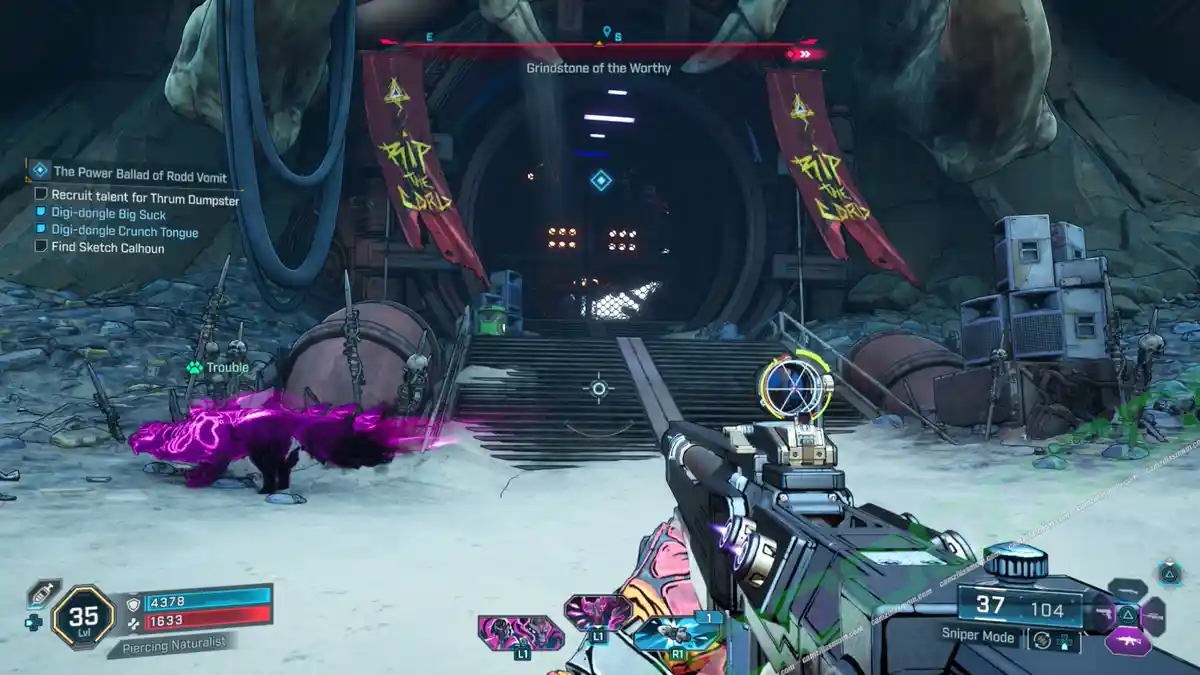Click the level 35 character badge
1200x675 pixels.
(x=82, y=617)
